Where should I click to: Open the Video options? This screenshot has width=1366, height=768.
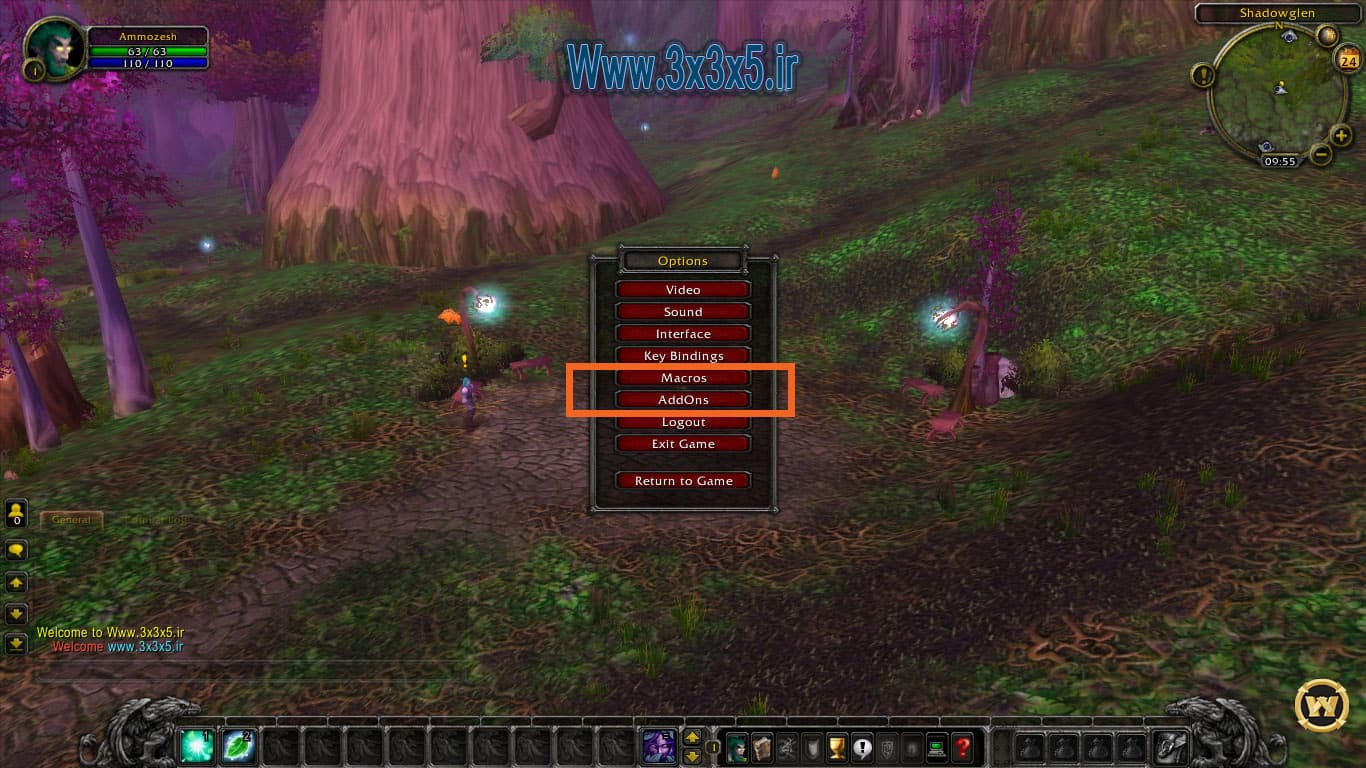click(683, 289)
